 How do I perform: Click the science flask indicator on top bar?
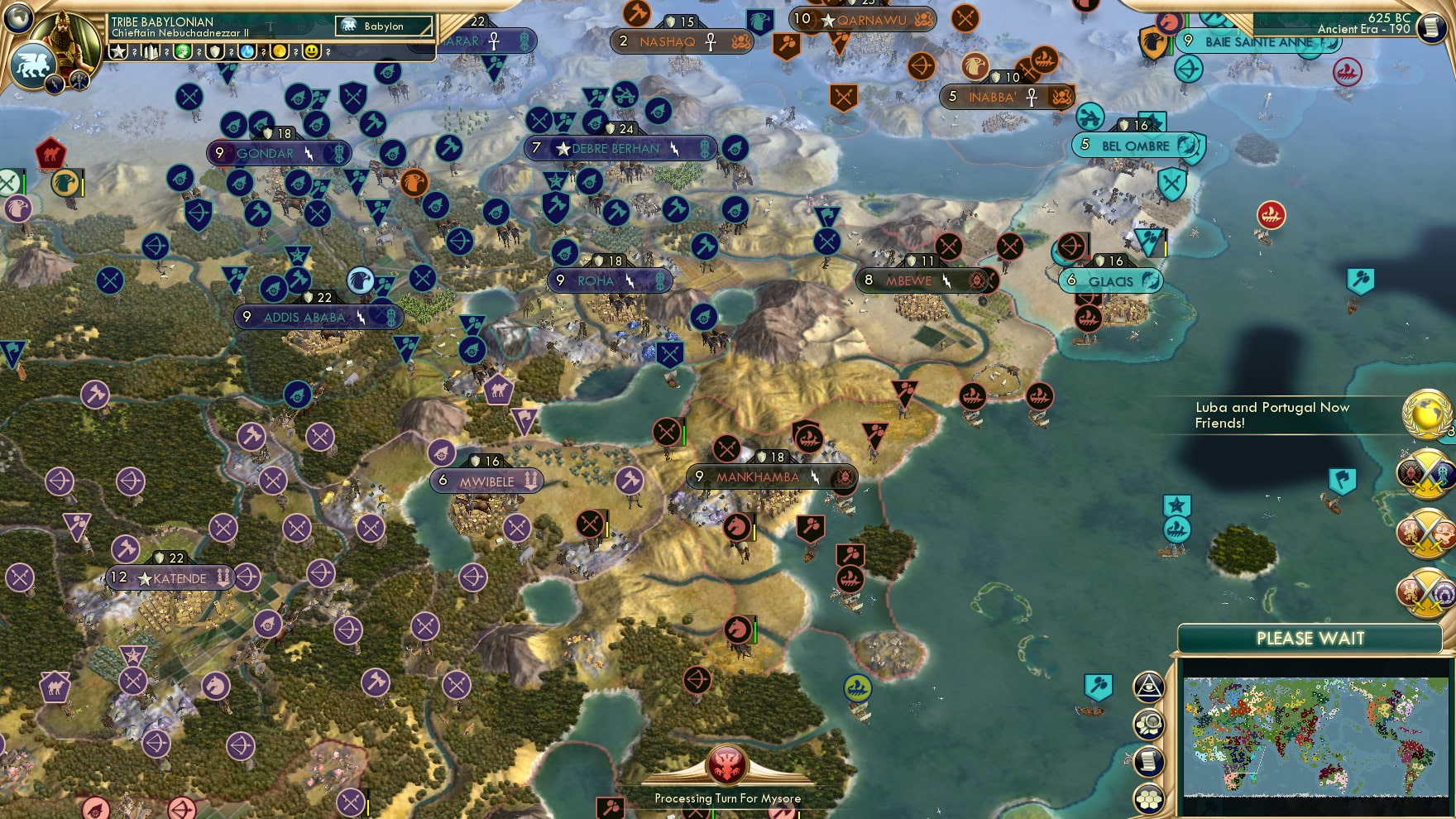click(x=246, y=51)
